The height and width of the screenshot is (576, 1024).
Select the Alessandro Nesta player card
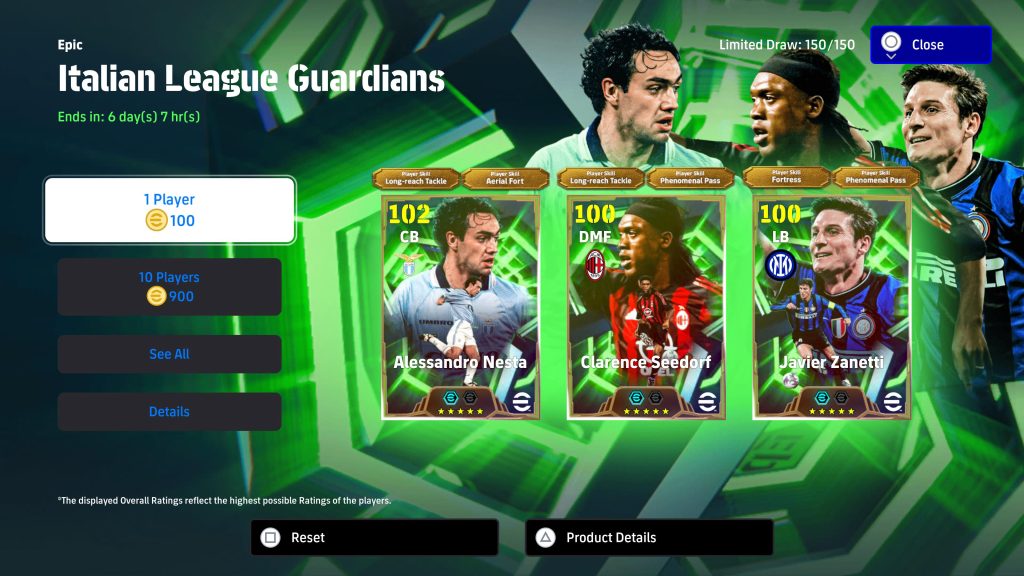click(x=461, y=306)
